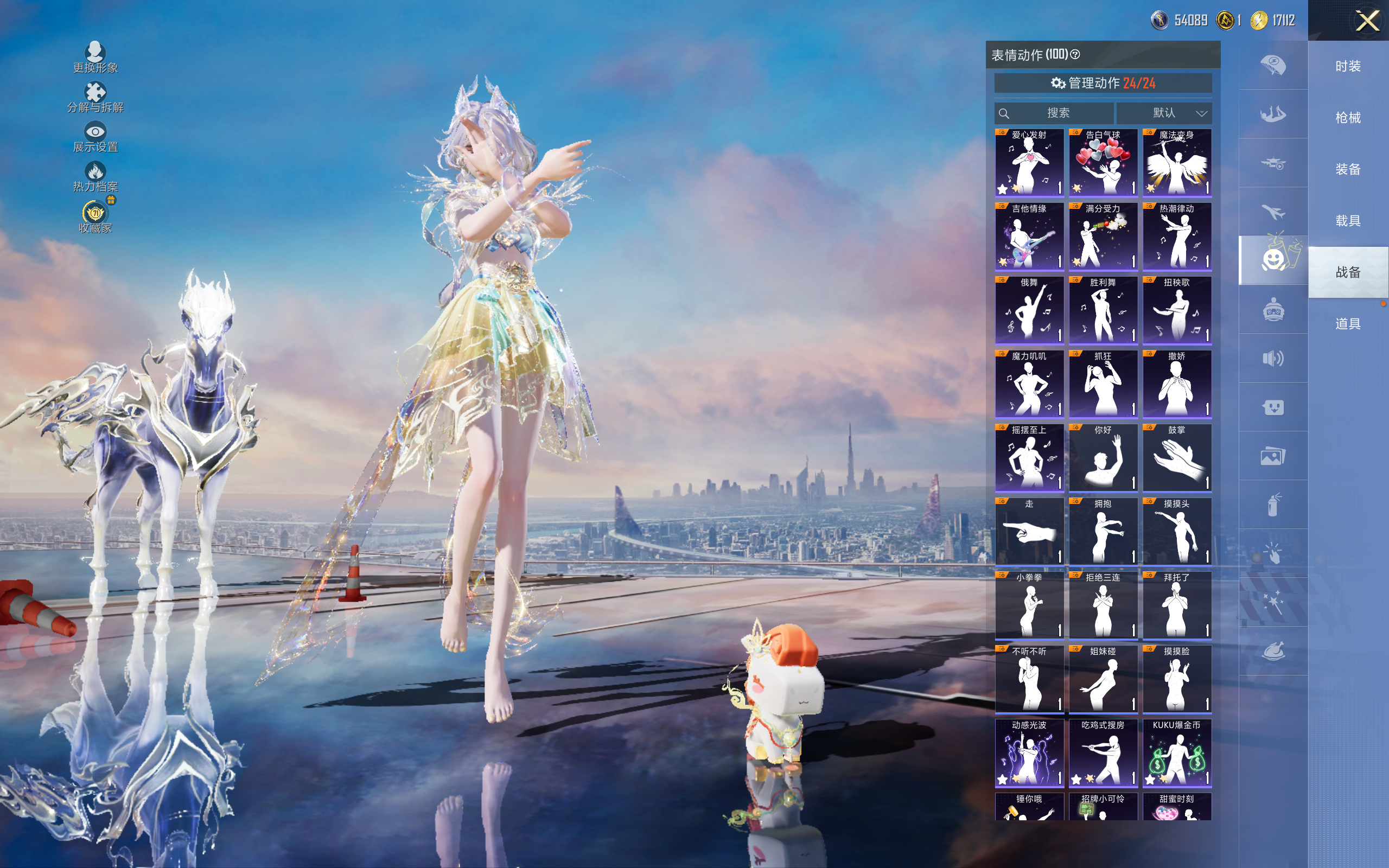Open 展示设置 display settings
Screen dimensions: 1389x868
pyautogui.click(x=95, y=137)
